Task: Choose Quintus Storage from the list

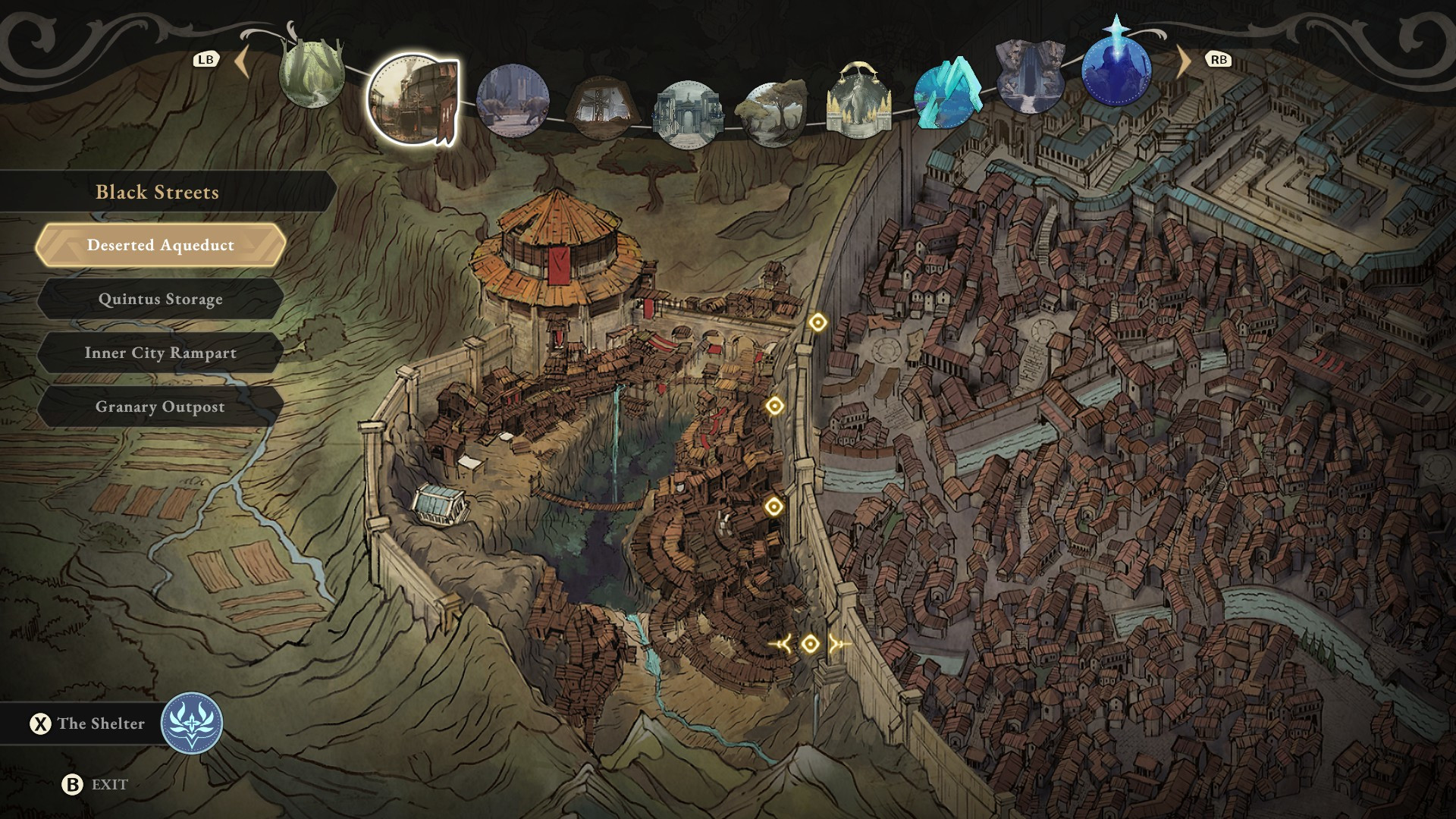Action: pyautogui.click(x=160, y=299)
